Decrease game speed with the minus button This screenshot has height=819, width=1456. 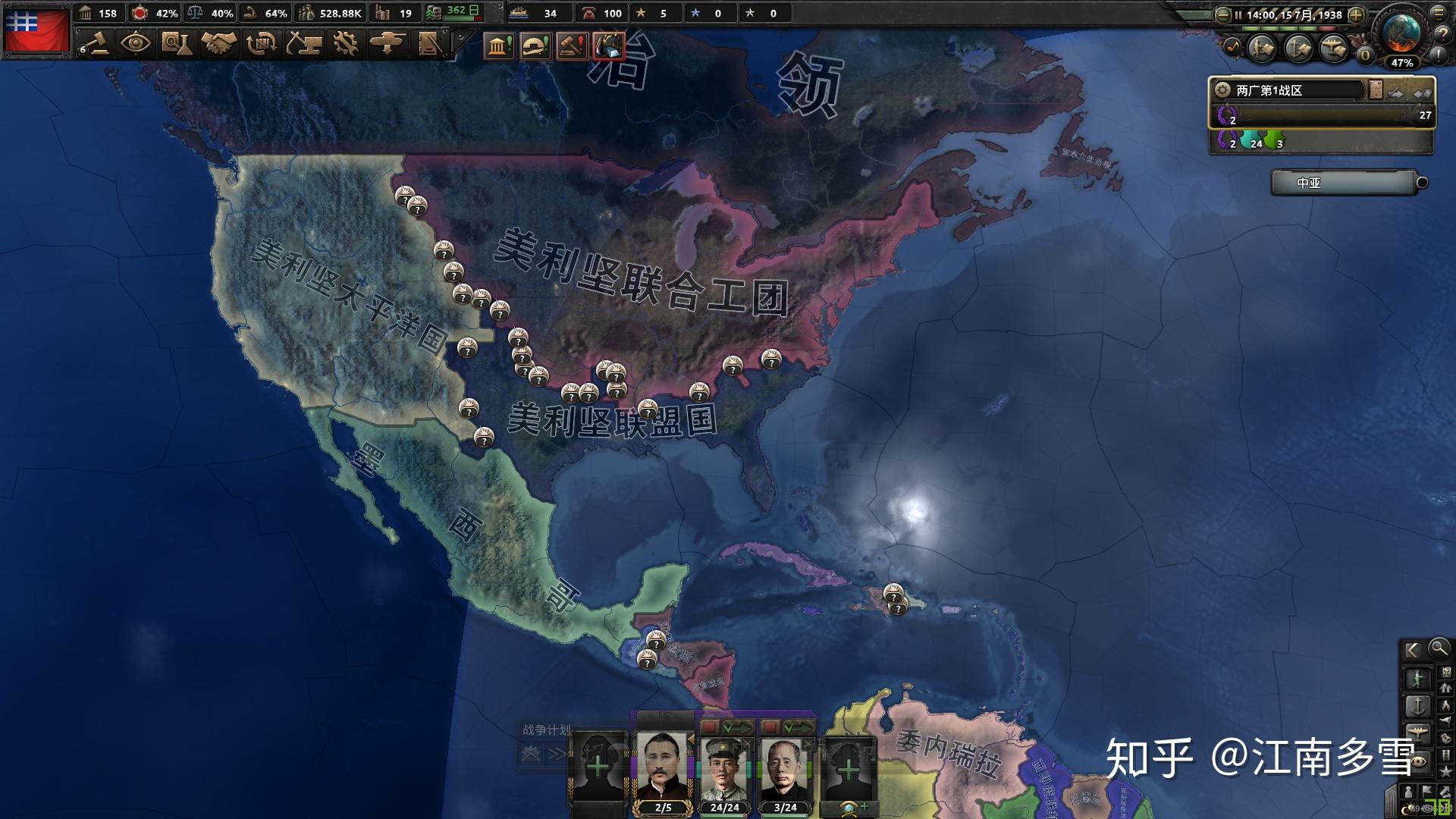[1222, 14]
